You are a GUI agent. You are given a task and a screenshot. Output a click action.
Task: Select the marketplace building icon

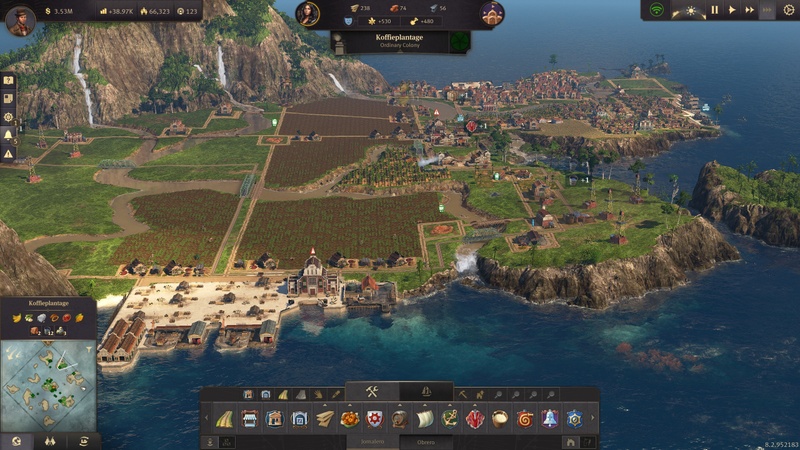[x=250, y=419]
